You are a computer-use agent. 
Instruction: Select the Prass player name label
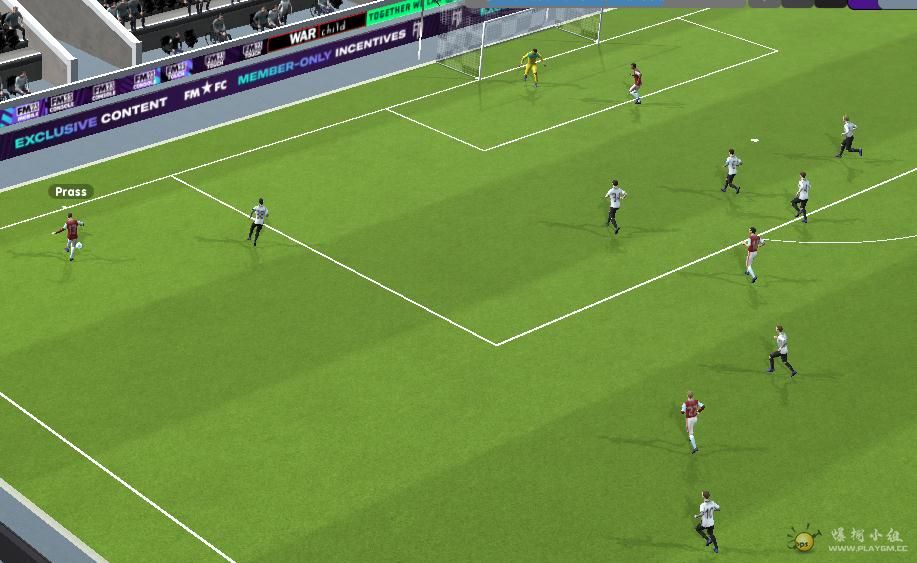[71, 192]
